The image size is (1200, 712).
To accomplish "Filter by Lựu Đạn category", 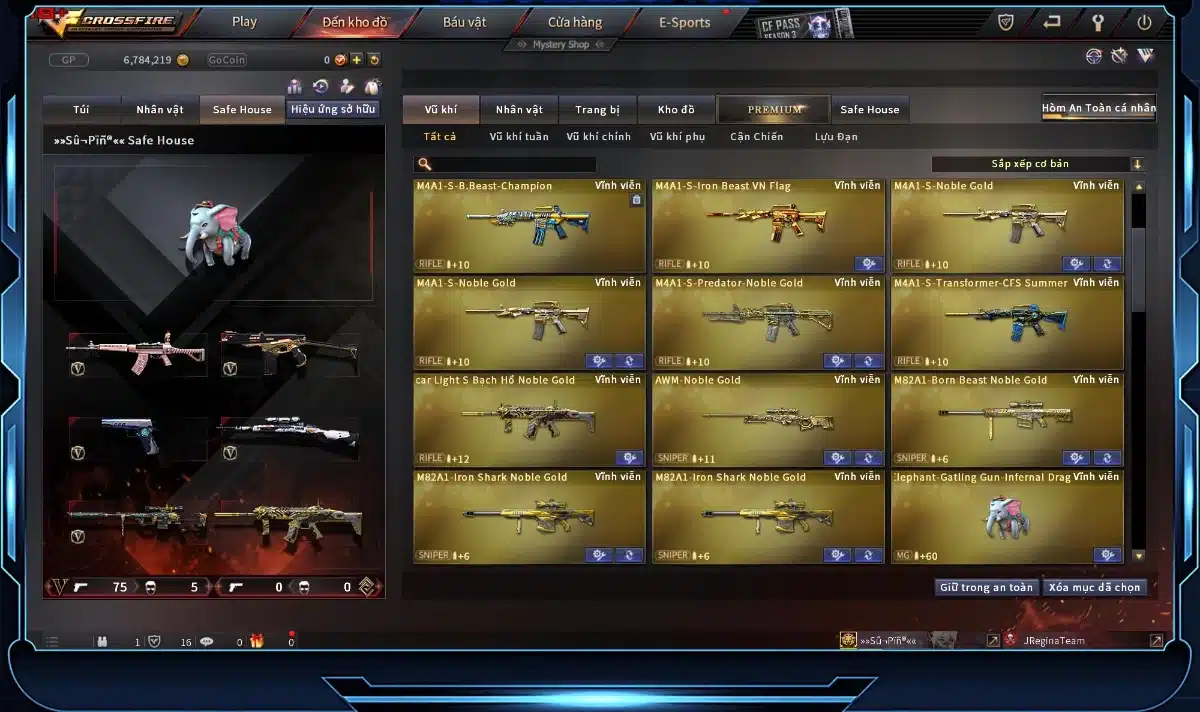I will pyautogui.click(x=835, y=137).
